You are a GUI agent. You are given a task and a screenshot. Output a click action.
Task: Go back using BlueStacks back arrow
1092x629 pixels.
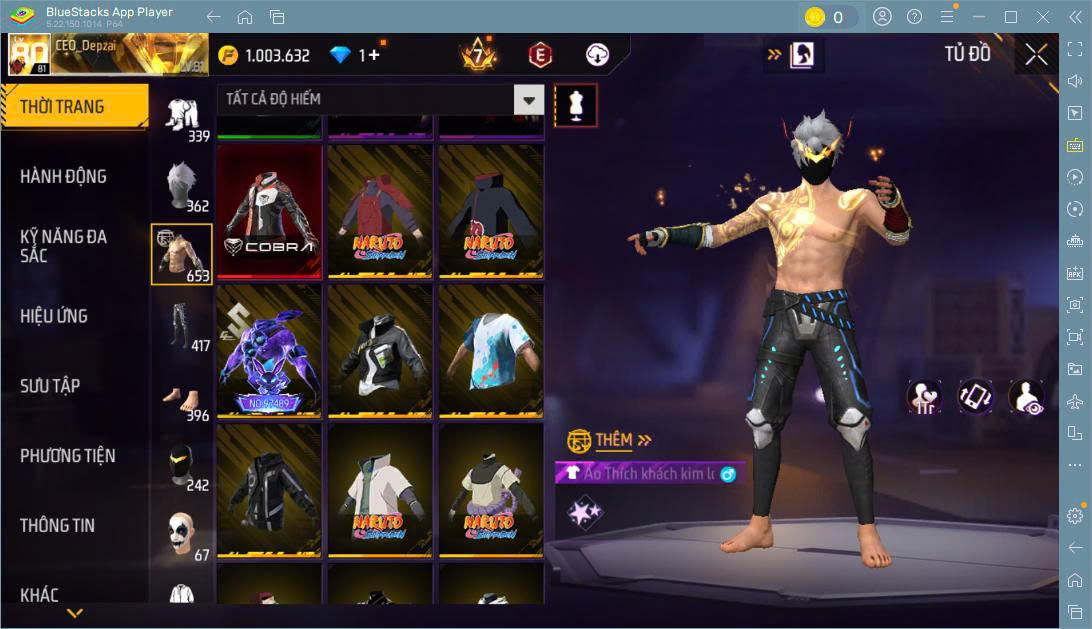tap(213, 17)
